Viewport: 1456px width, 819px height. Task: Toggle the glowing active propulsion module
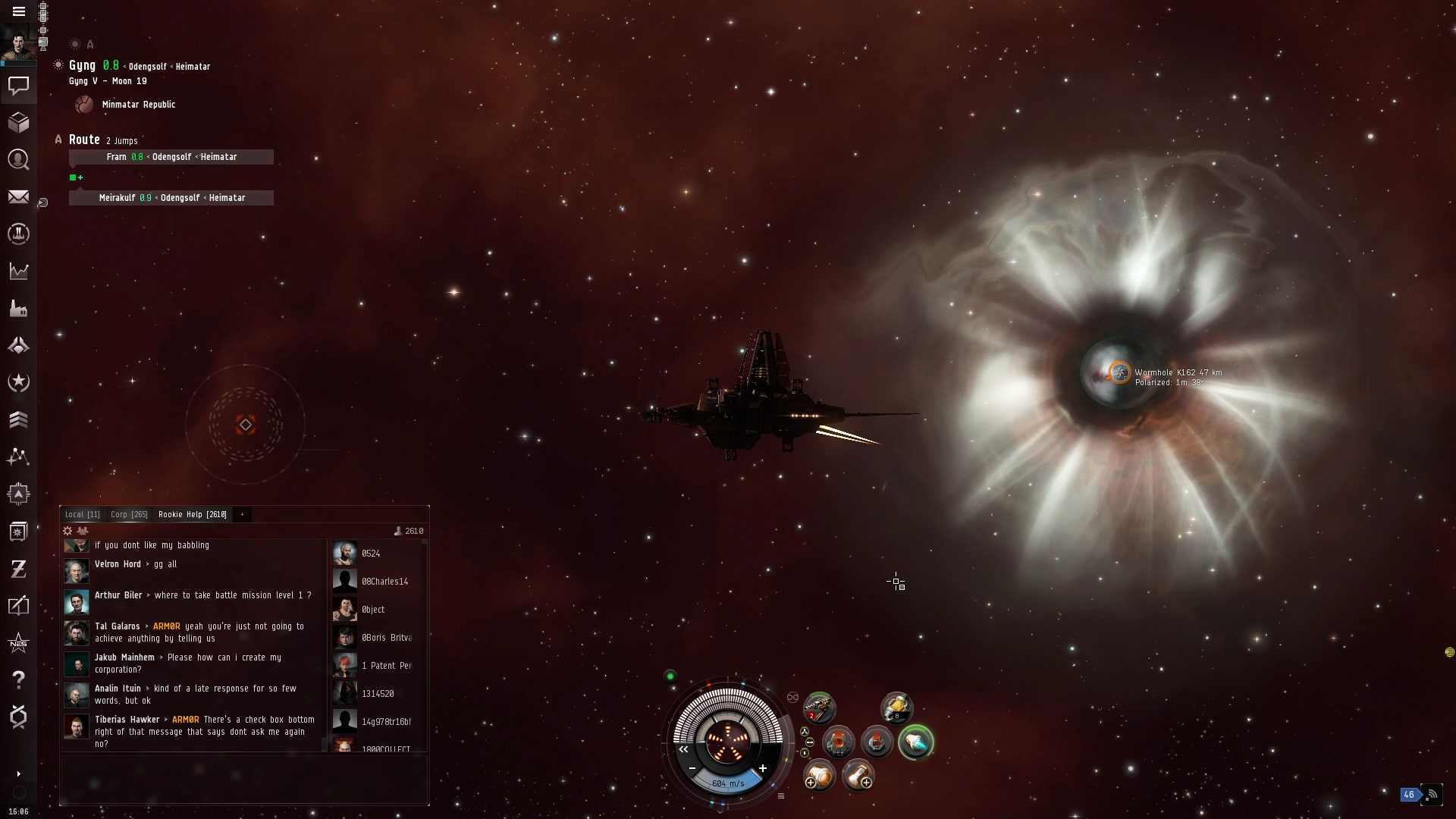(x=915, y=742)
